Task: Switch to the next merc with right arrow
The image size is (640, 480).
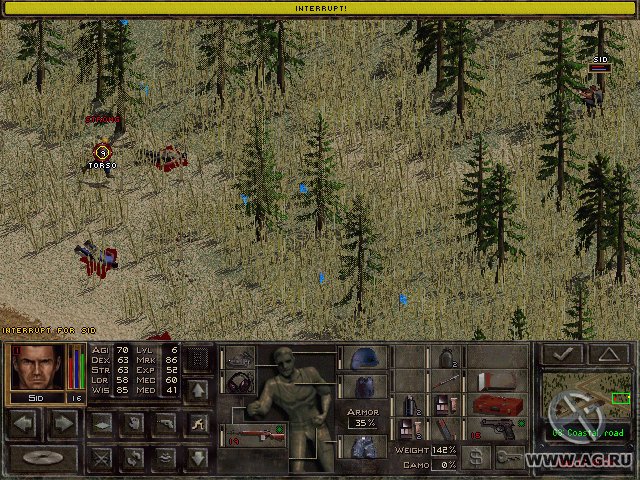Action: click(x=63, y=424)
